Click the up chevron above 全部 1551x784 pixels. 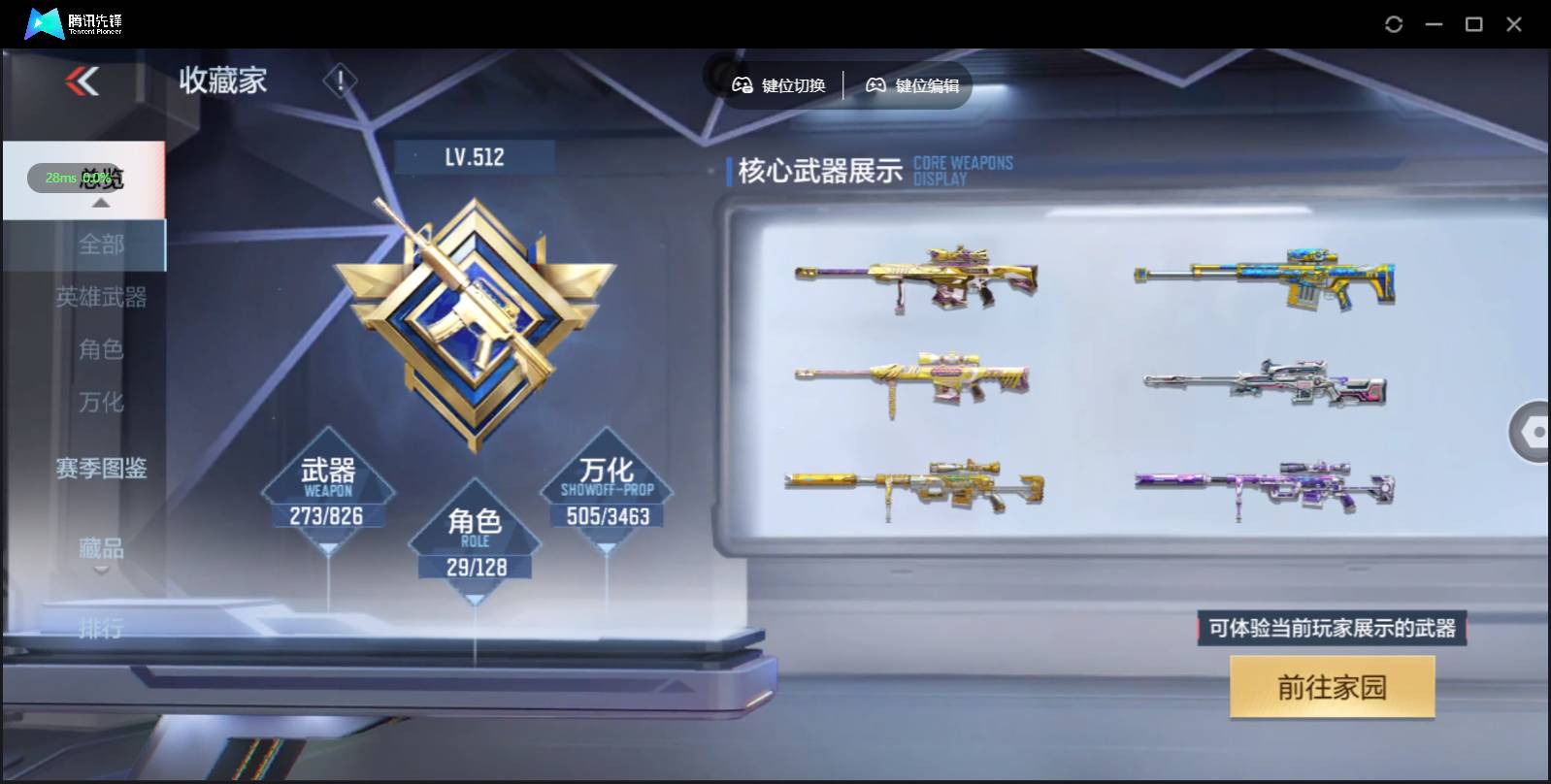(x=101, y=204)
